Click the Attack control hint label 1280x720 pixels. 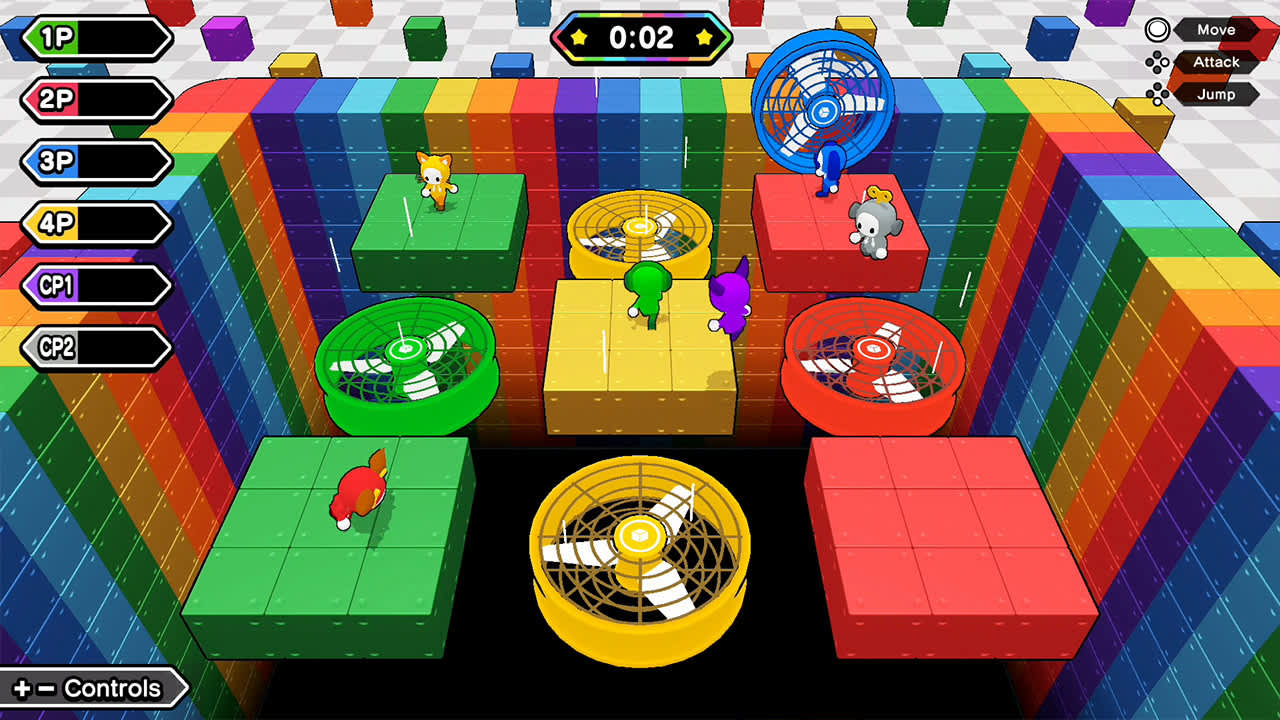coord(1215,62)
